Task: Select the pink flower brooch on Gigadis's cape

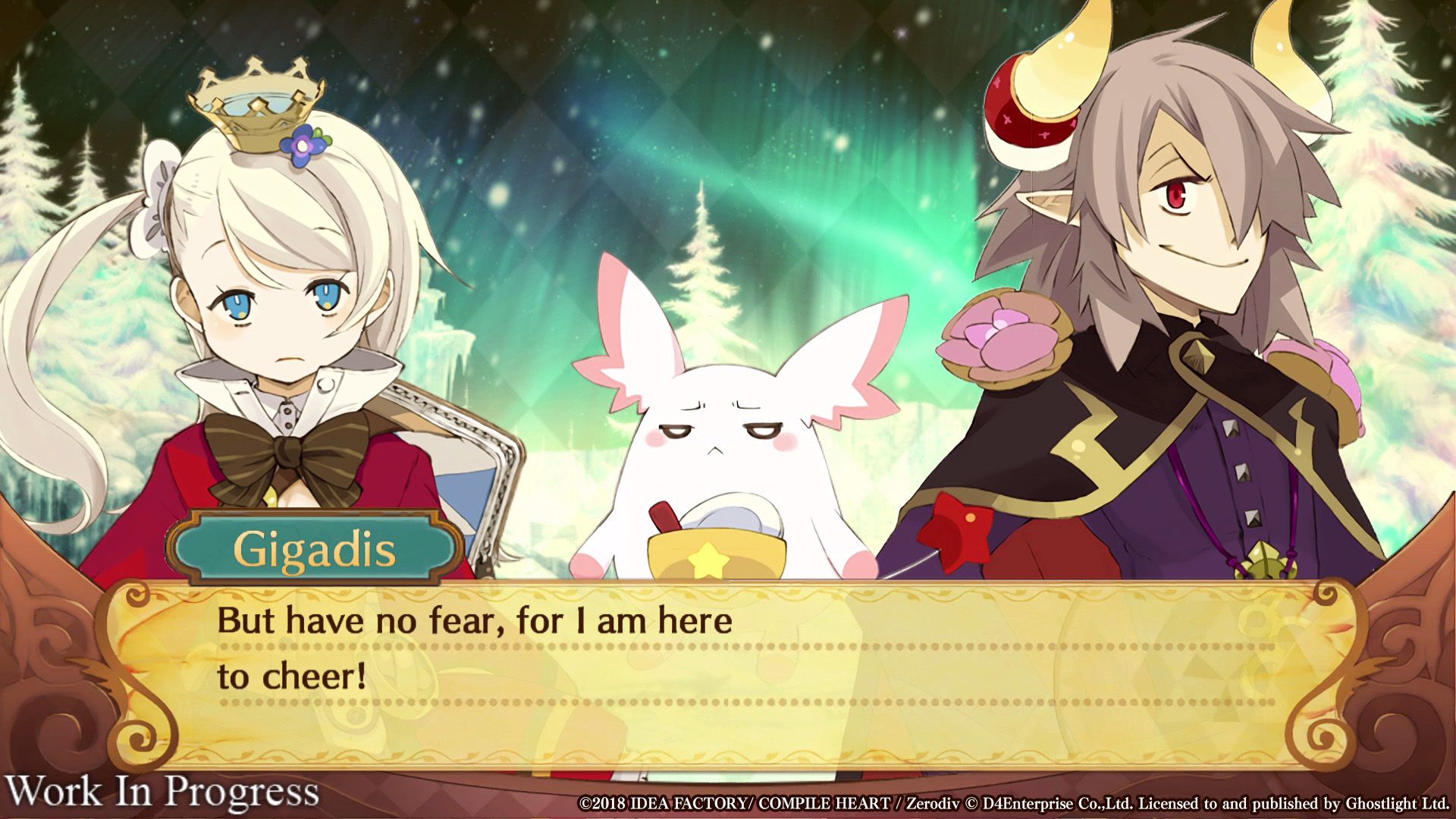Action: pos(999,334)
